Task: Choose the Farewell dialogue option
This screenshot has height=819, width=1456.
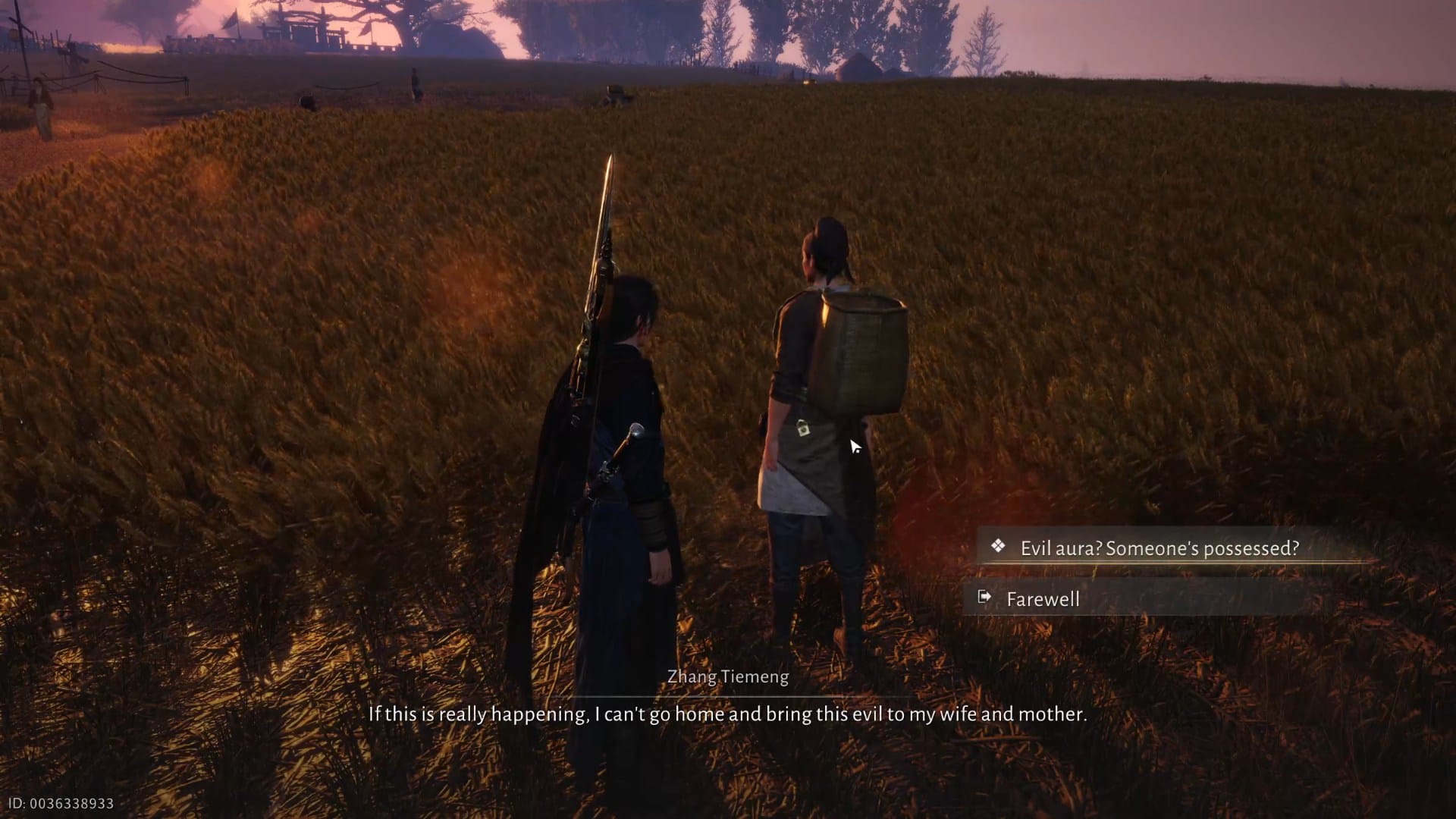Action: click(1043, 598)
